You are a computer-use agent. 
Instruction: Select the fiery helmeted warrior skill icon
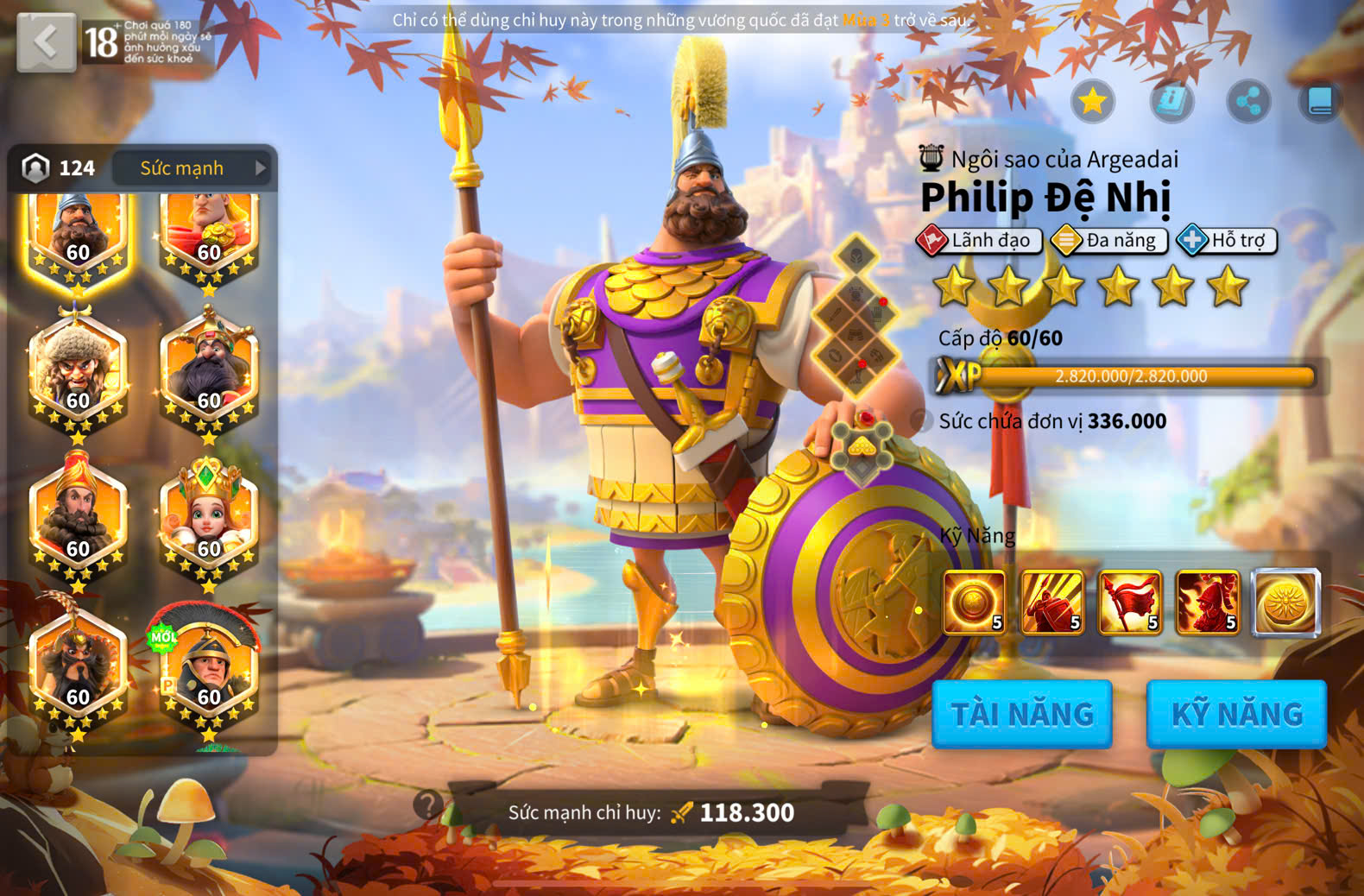click(x=1207, y=602)
